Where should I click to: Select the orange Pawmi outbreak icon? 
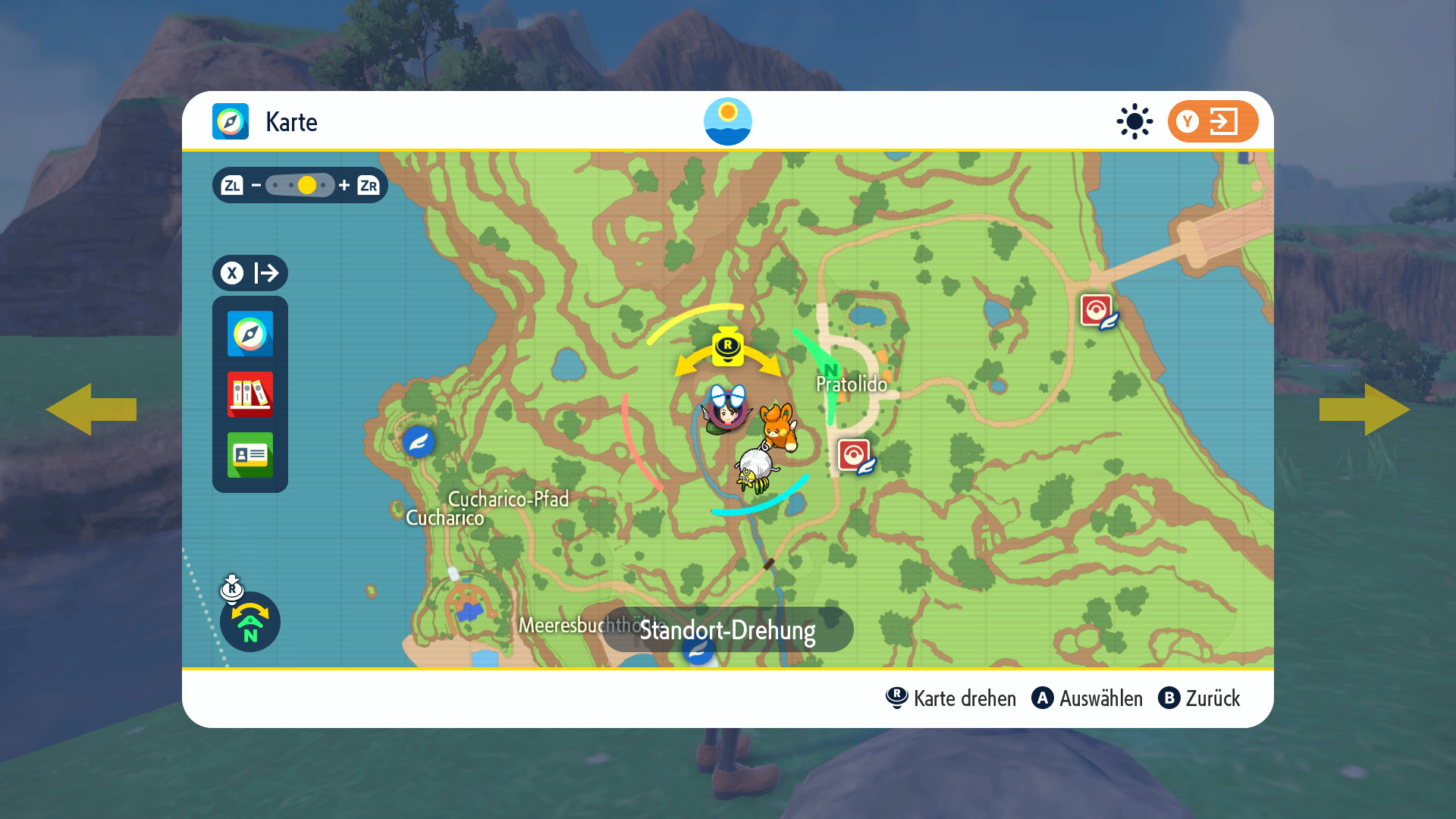[x=779, y=426]
